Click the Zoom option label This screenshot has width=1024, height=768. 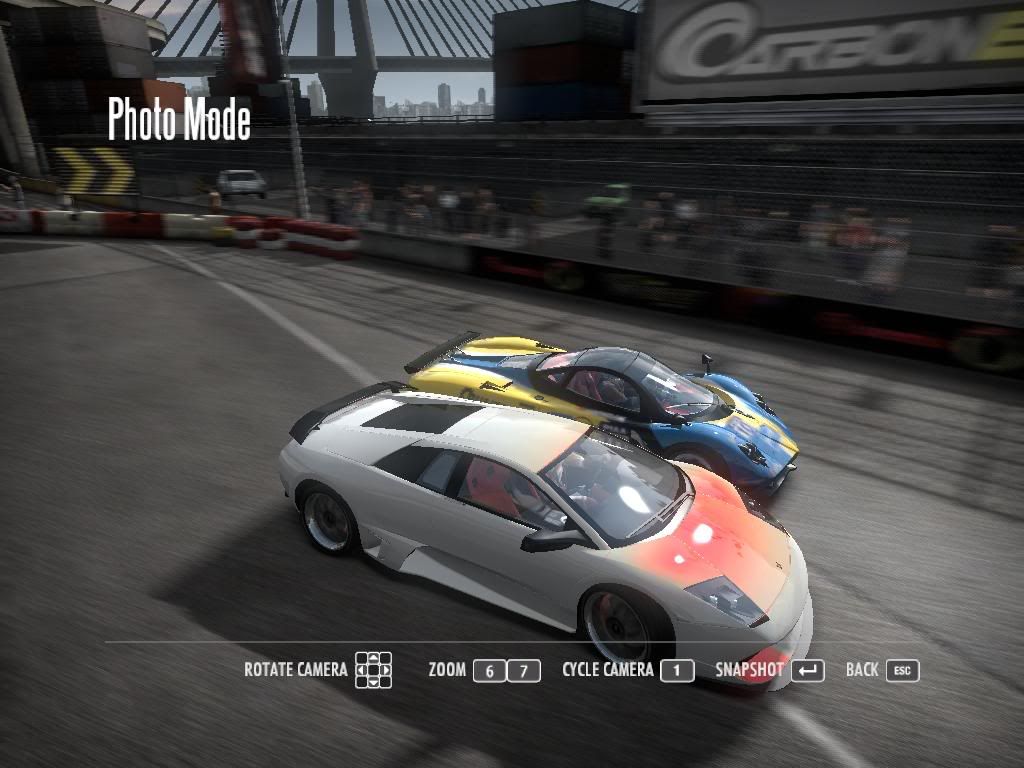point(447,670)
